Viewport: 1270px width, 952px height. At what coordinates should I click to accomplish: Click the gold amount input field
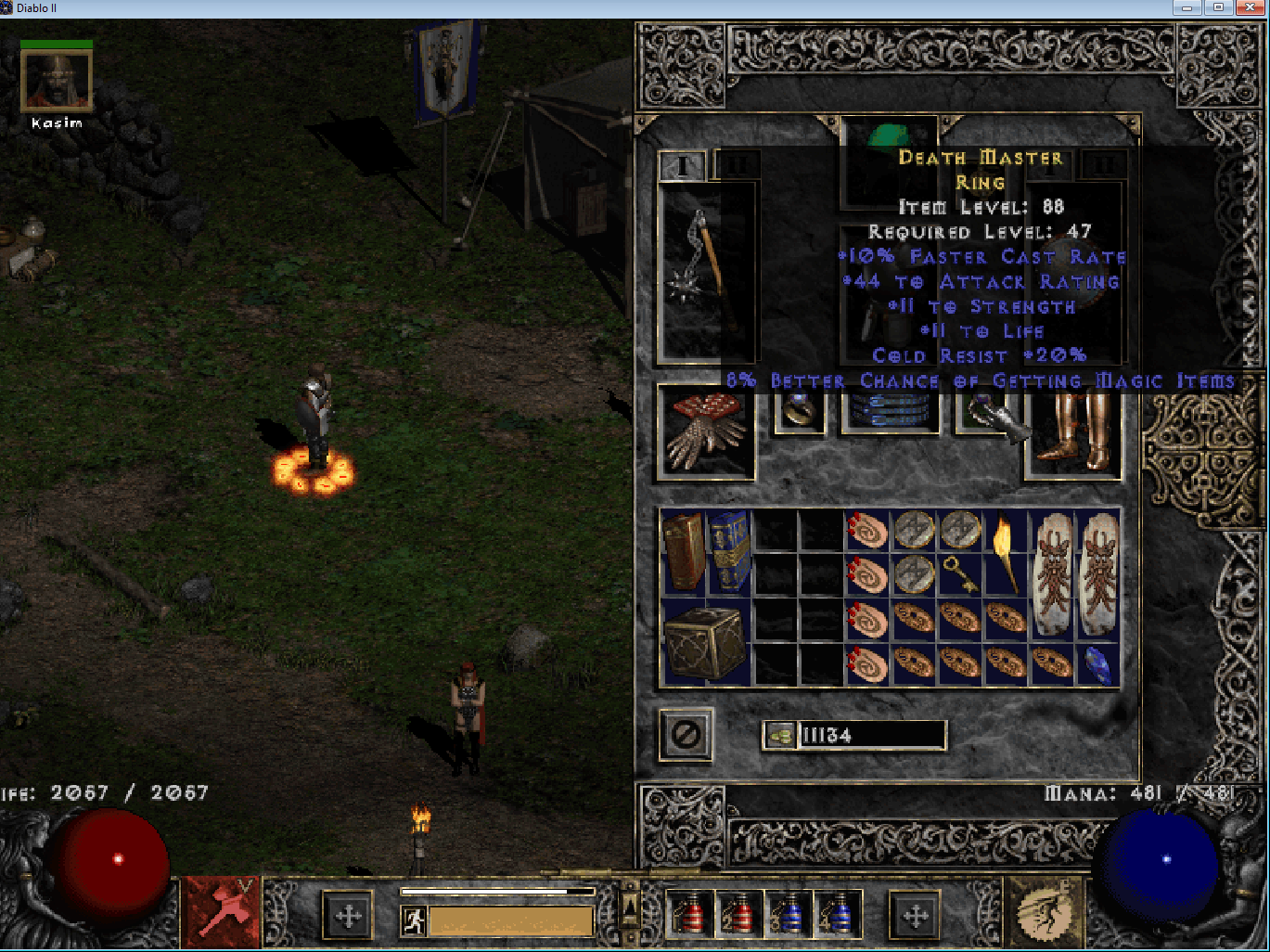coord(872,736)
